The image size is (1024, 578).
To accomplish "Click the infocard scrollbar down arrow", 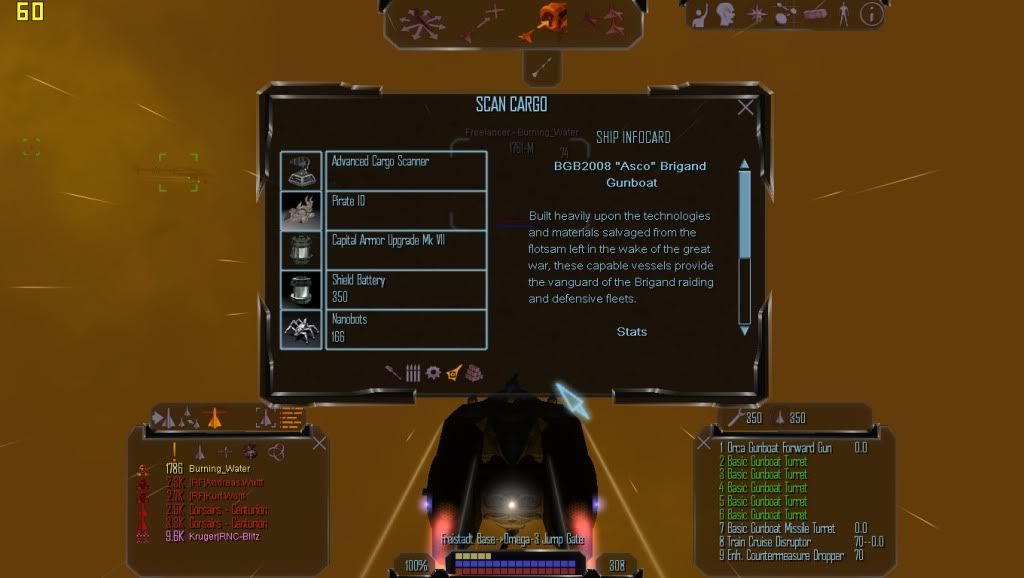I will 744,330.
